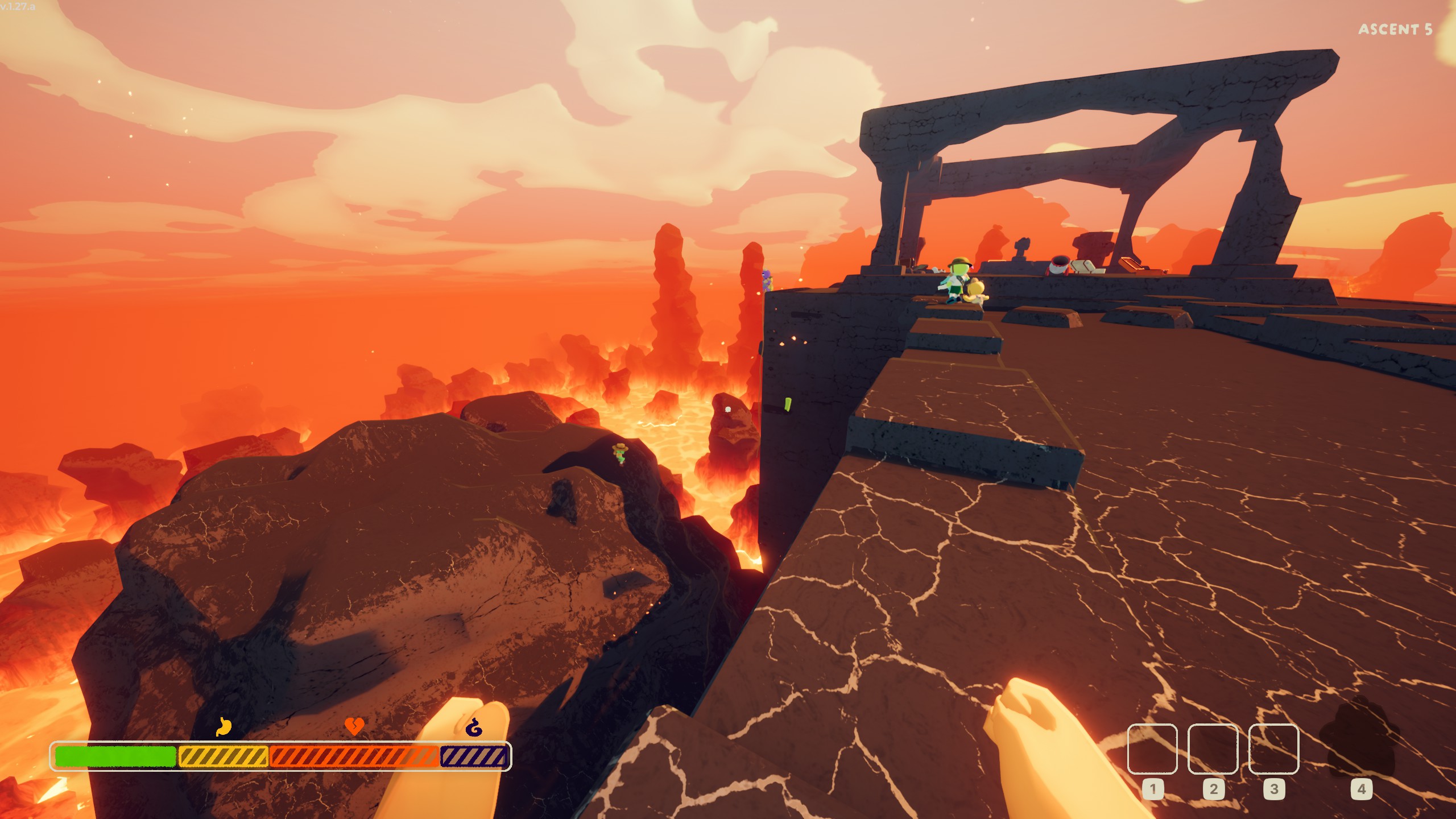This screenshot has height=819, width=1456.
Task: Click the inventory slot labeled 3
Action: coord(1273,748)
